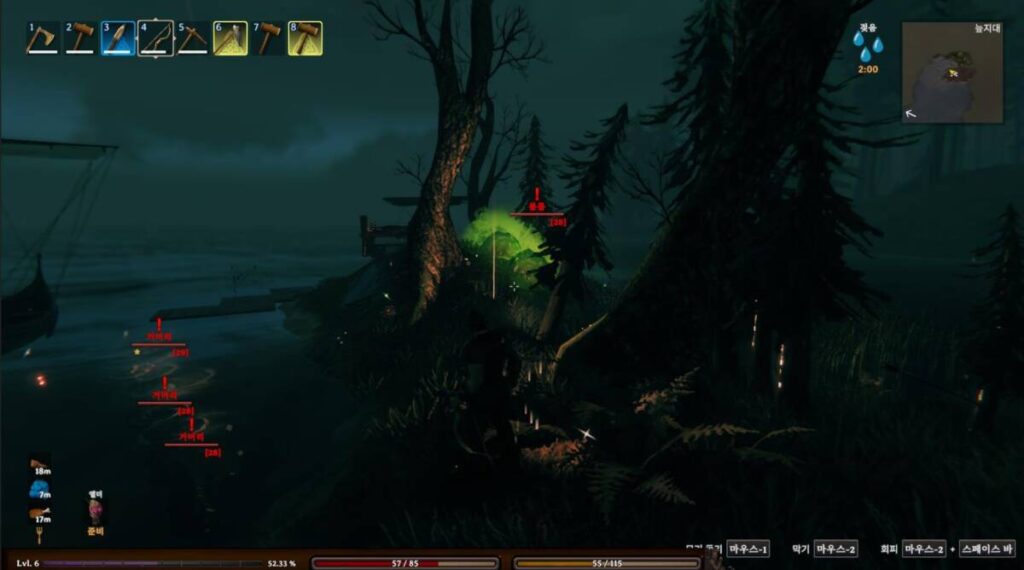Click the wet status raindrops icon
Image resolution: width=1024 pixels, height=570 pixels.
(x=867, y=45)
